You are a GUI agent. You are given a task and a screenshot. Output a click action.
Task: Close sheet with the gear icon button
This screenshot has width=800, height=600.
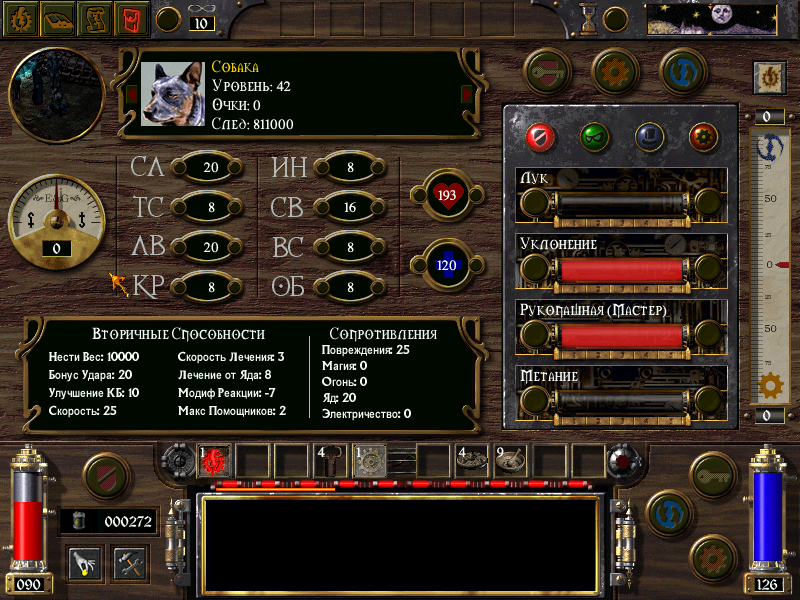click(767, 76)
